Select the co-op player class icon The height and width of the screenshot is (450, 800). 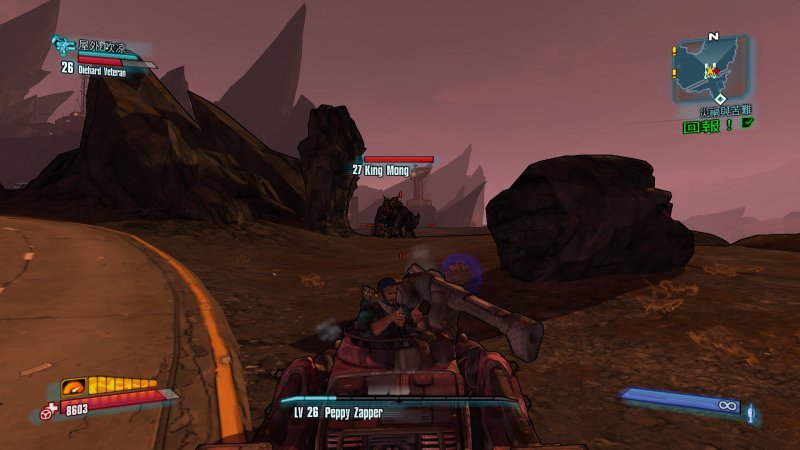[x=62, y=45]
